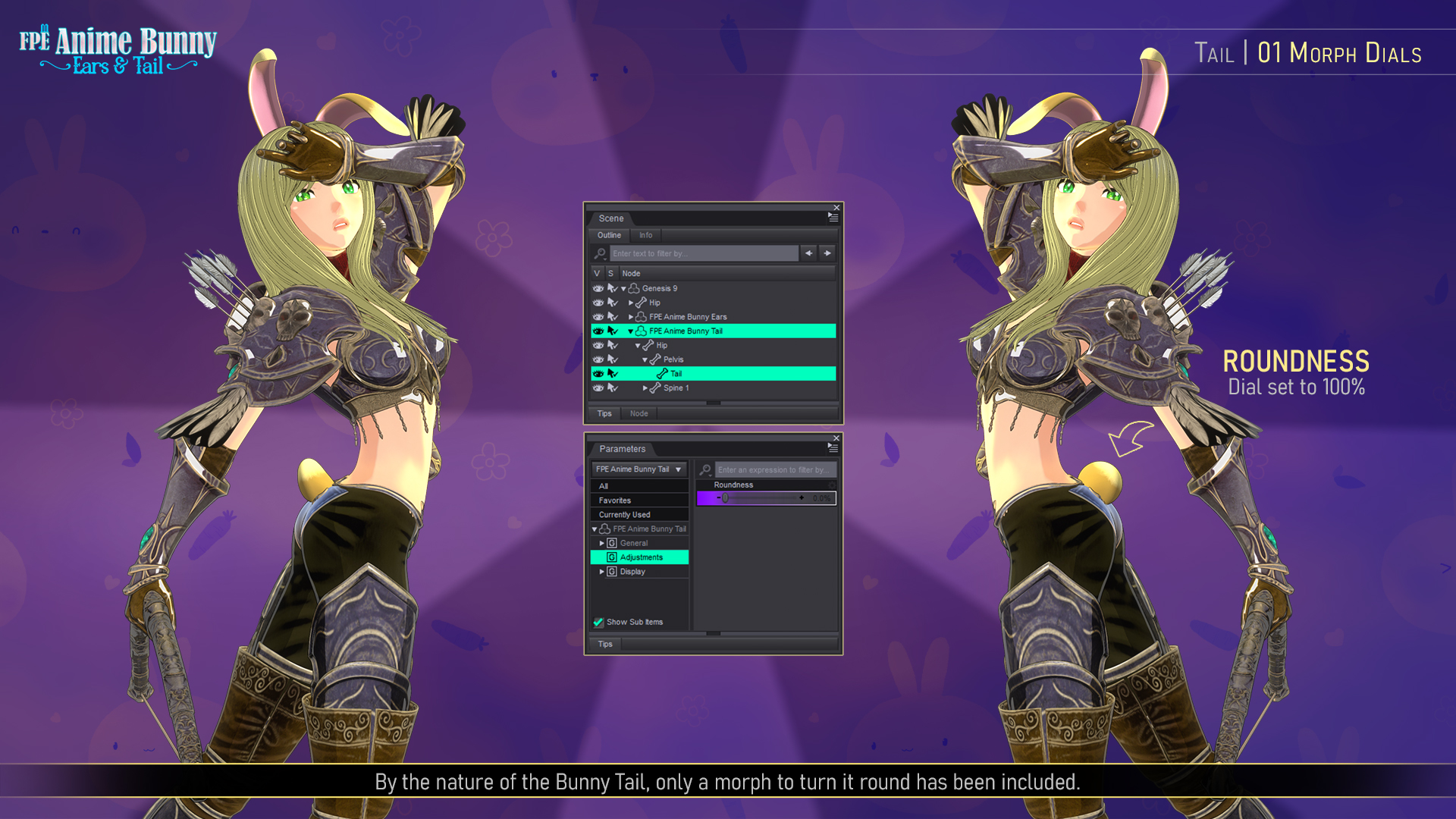The image size is (1456, 819).
Task: Expand the Display parameter group
Action: 601,572
